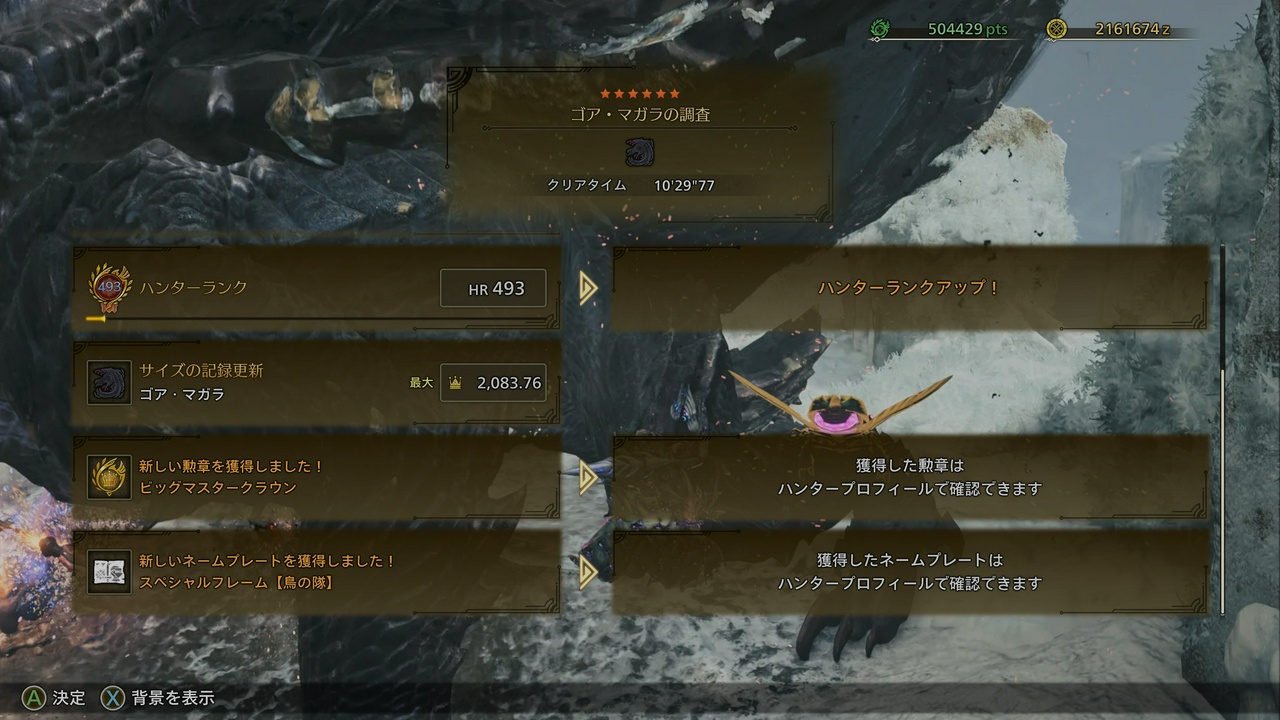Click the 獲得した勲章は info panel
The height and width of the screenshot is (720, 1280).
click(908, 477)
